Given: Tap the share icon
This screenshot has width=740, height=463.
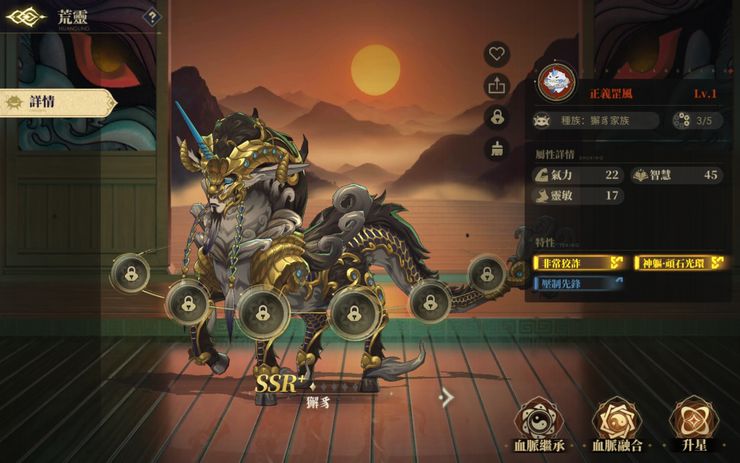Looking at the screenshot, I should coord(497,86).
